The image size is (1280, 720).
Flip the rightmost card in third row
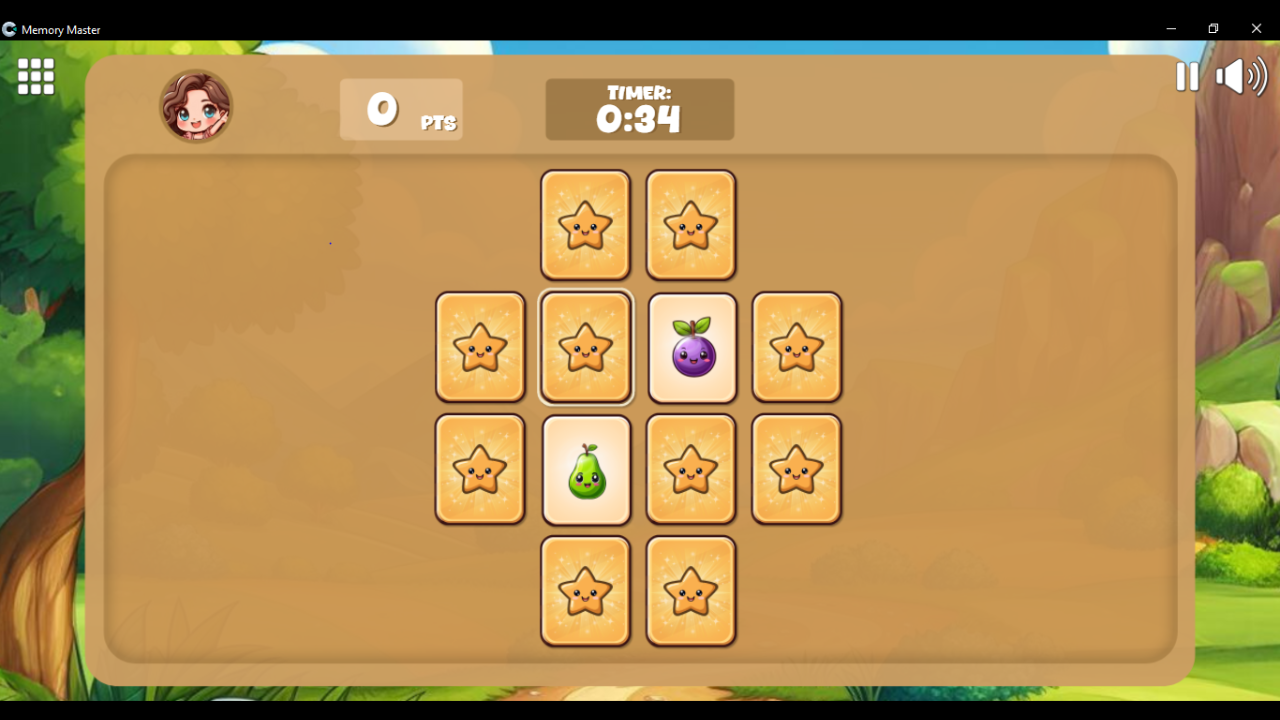click(797, 469)
